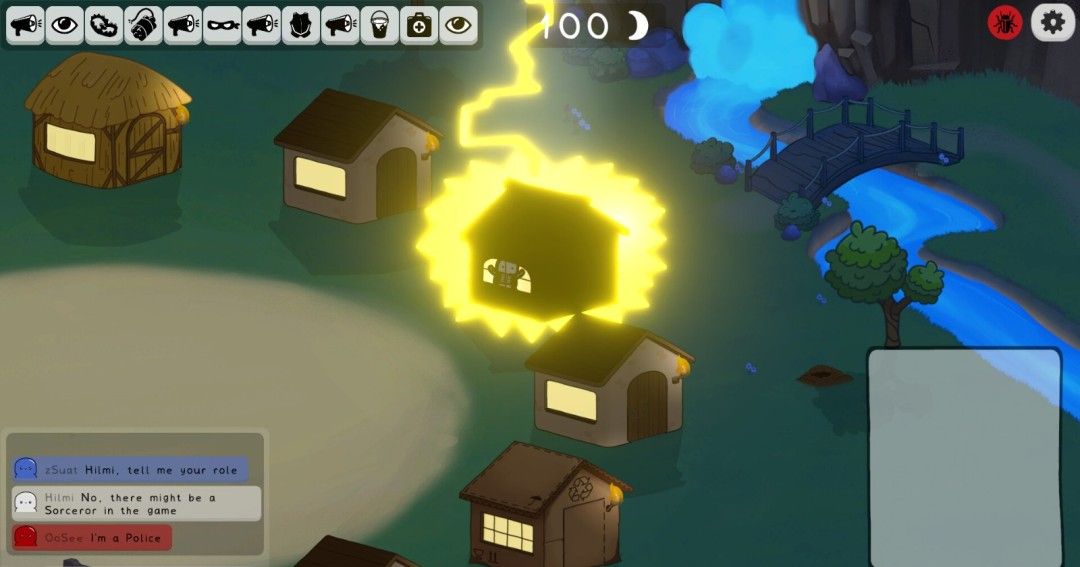Viewport: 1080px width, 567px height.
Task: Click zSuat's blue chat message
Action: [x=131, y=469]
